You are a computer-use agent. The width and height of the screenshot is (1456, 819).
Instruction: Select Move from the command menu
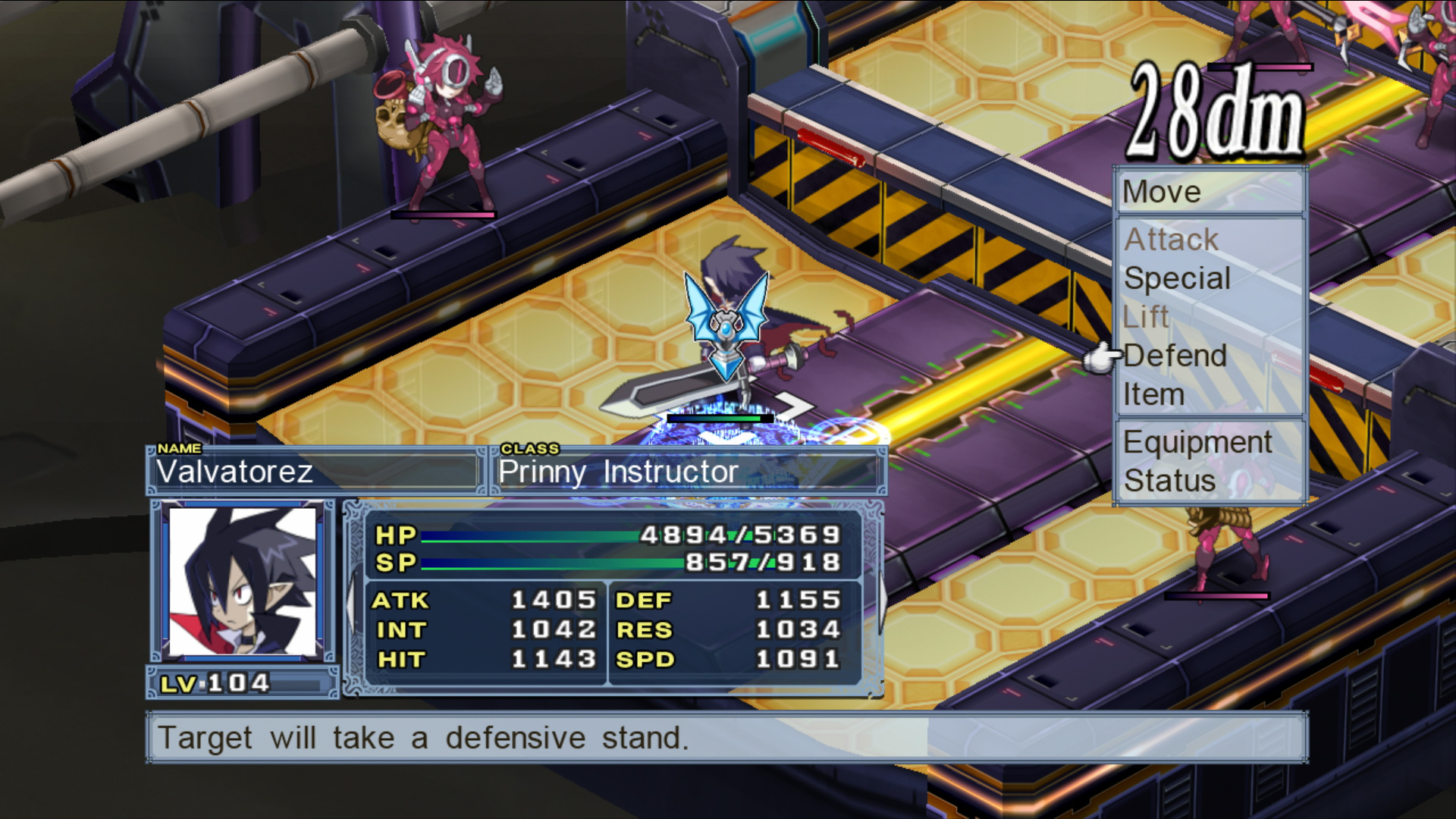pyautogui.click(x=1161, y=192)
